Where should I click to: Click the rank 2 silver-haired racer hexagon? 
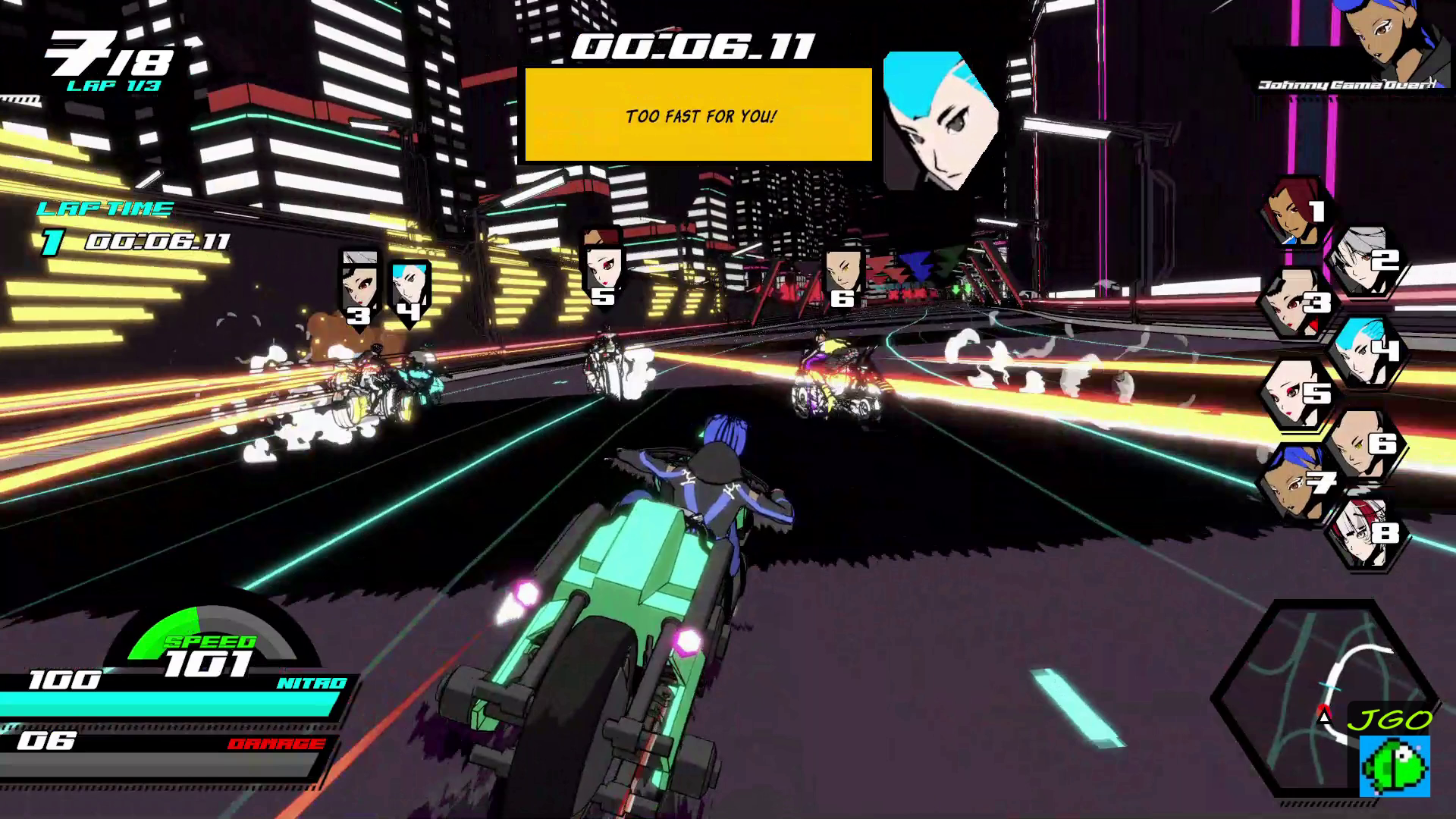coord(1365,261)
